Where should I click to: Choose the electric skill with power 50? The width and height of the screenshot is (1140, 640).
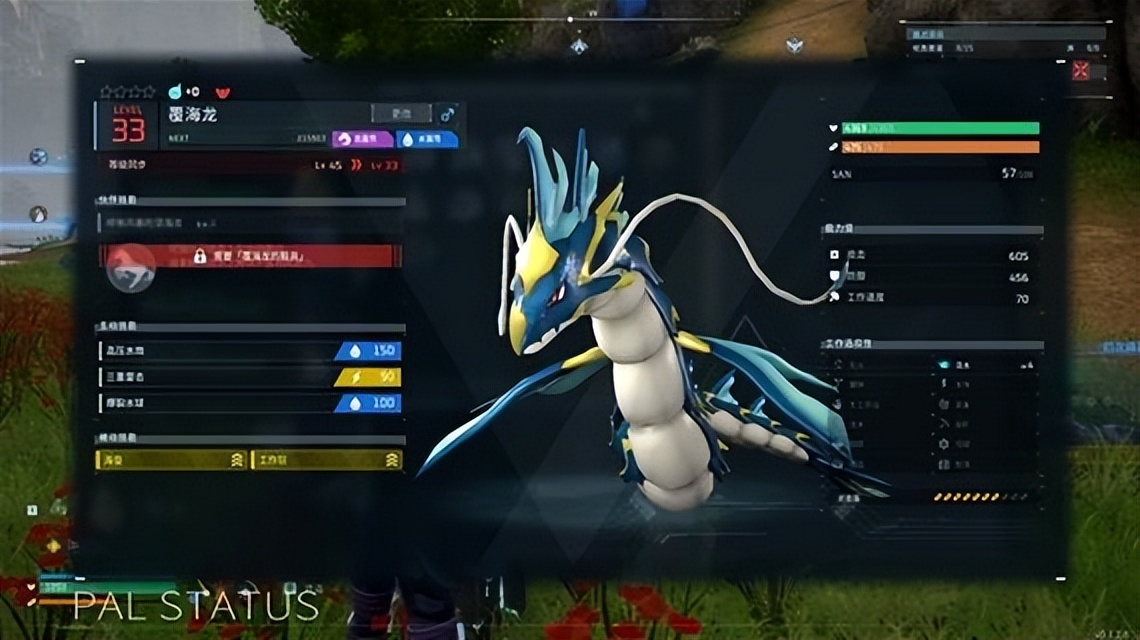tap(250, 377)
